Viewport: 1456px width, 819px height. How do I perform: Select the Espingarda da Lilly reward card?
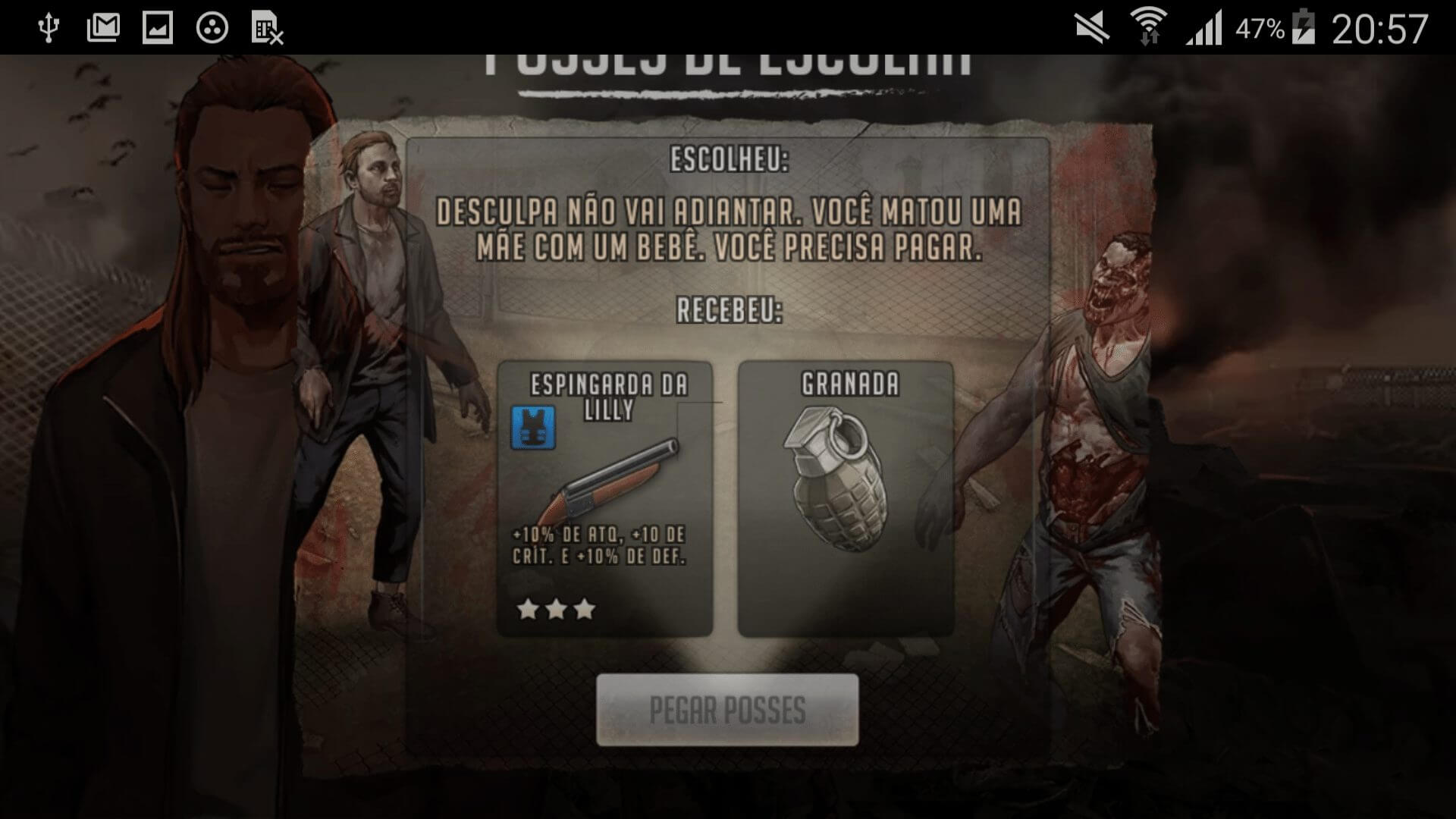pyautogui.click(x=604, y=498)
